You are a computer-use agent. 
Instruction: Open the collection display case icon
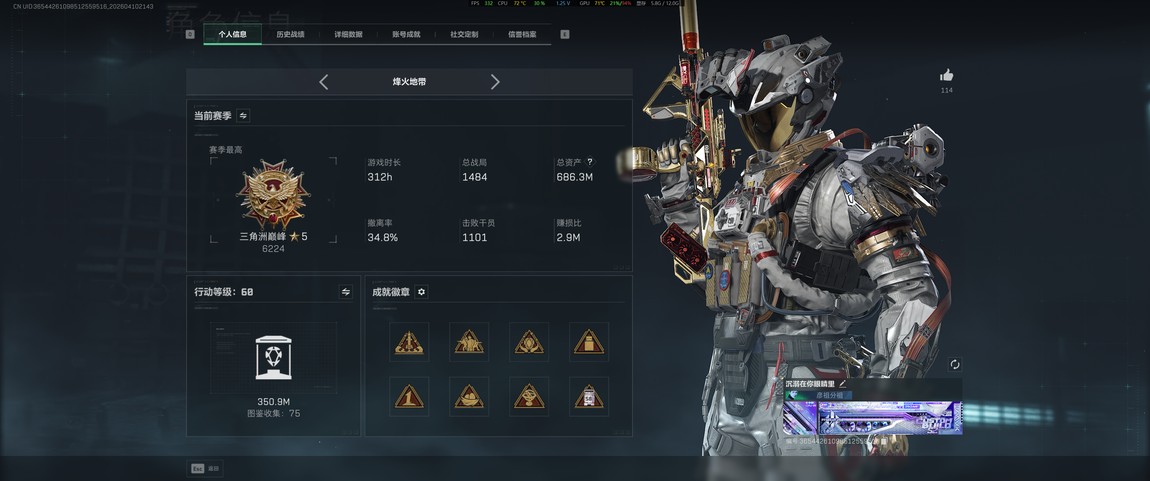point(273,357)
